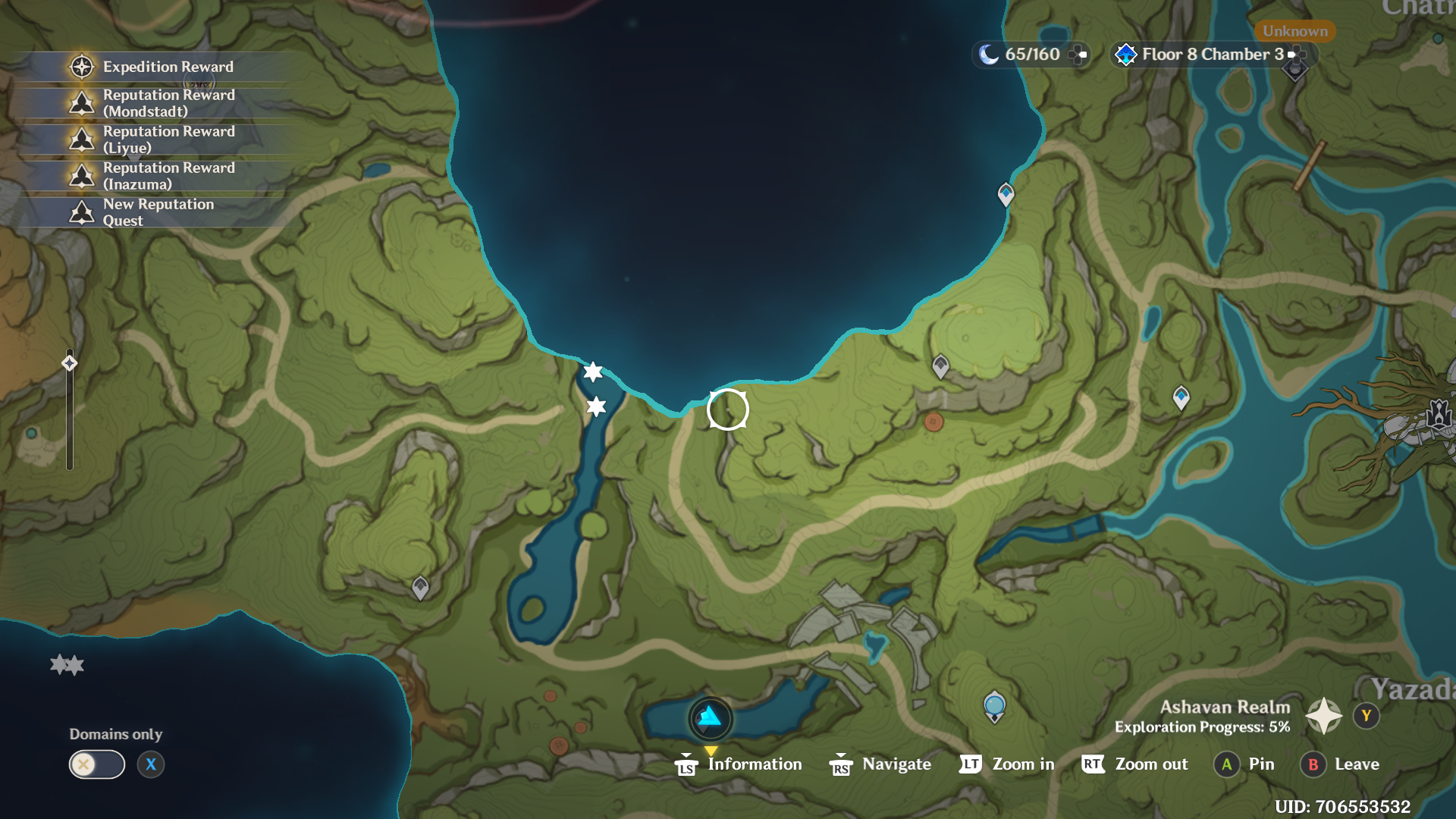The image size is (1456, 819).
Task: Click the domain icon above Ashavan Realm label
Action: tap(993, 705)
